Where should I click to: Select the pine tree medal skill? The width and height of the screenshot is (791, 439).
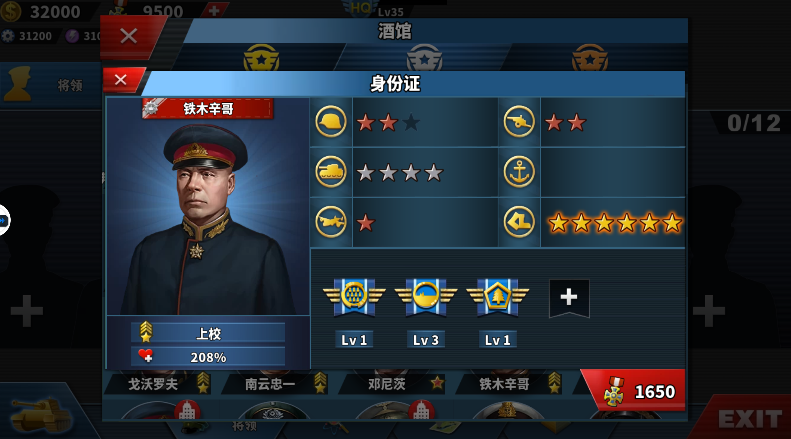coord(497,296)
